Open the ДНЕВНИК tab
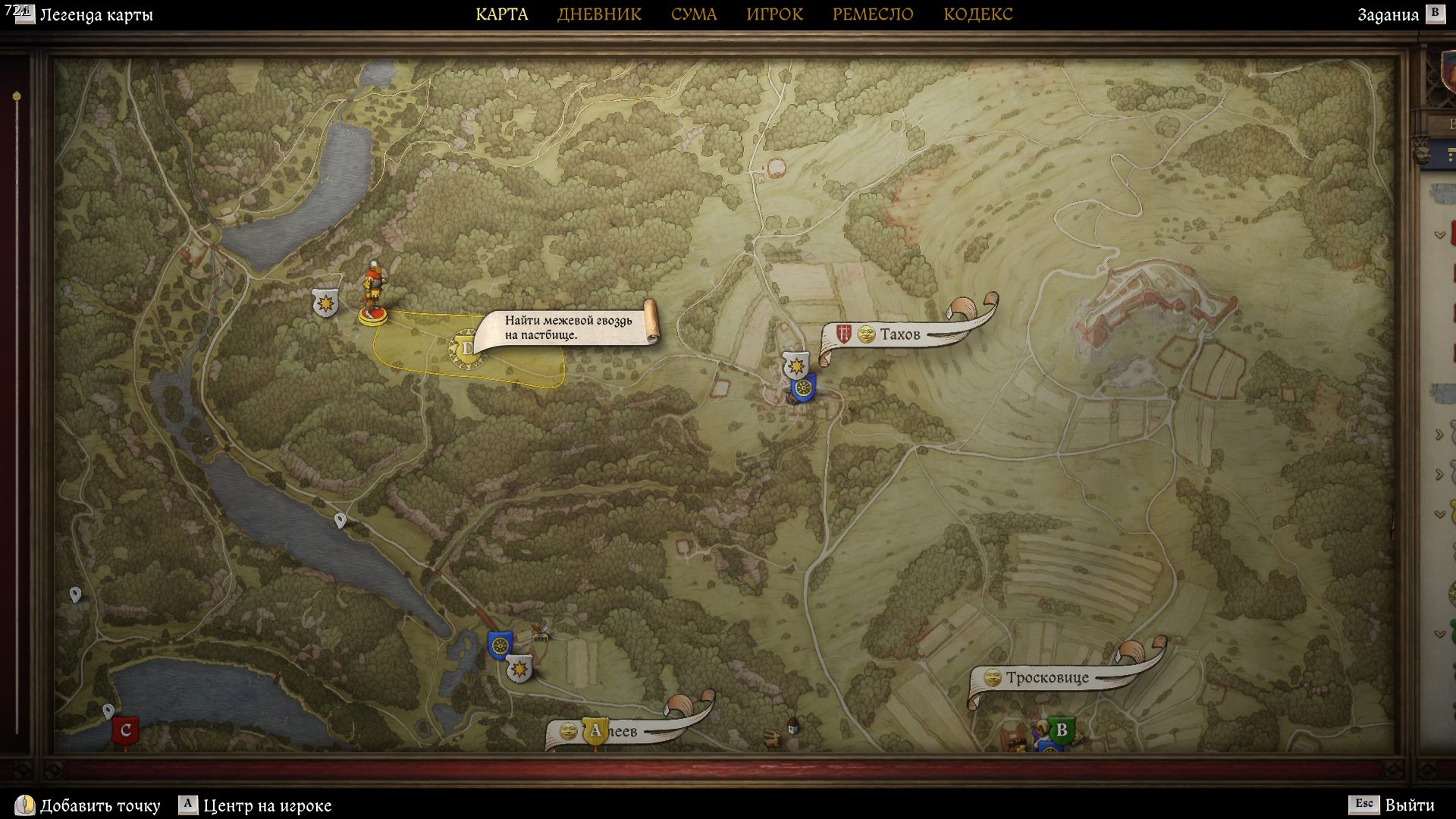 (599, 14)
